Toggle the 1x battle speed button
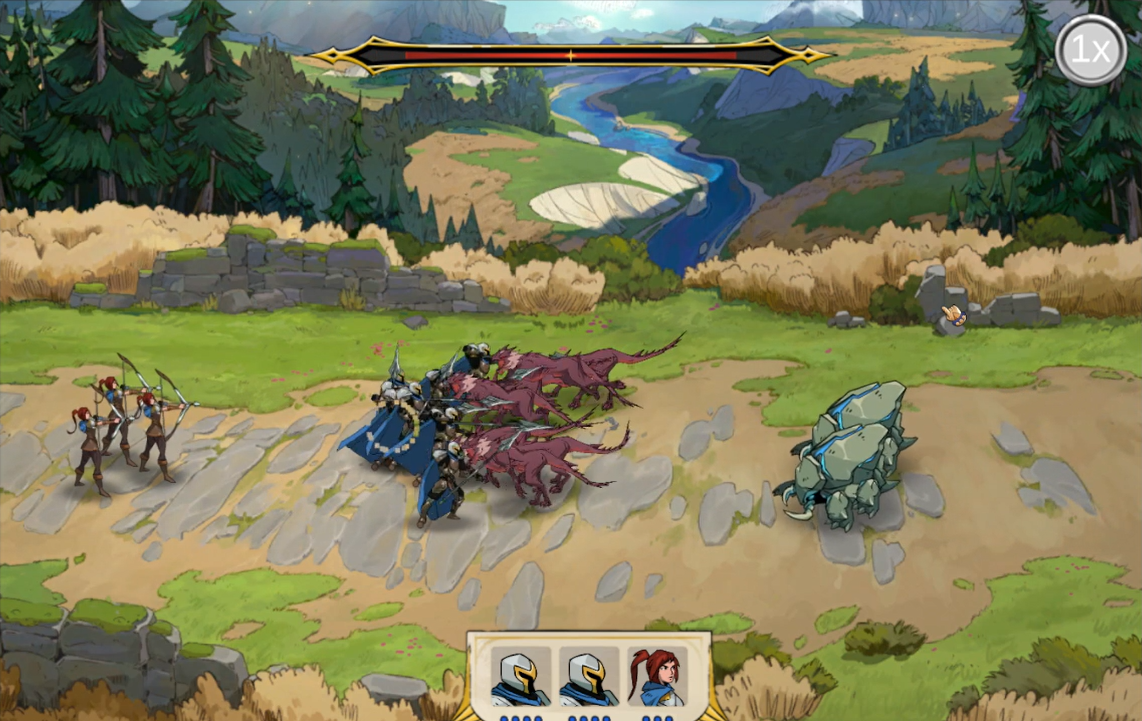The width and height of the screenshot is (1142, 721). [1090, 50]
